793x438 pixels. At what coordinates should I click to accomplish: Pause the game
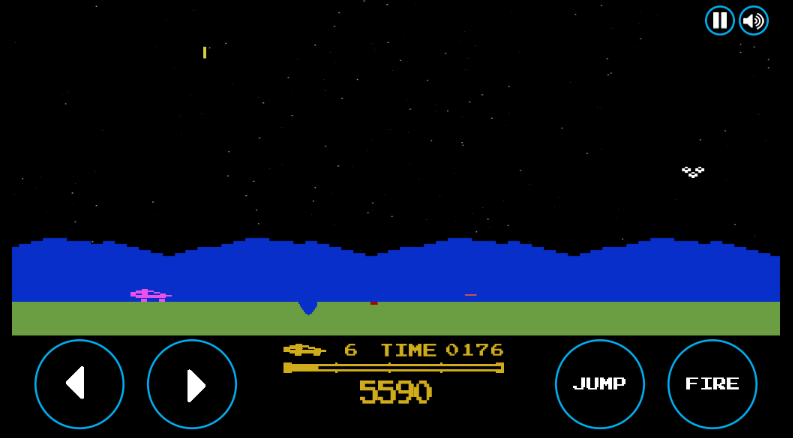[719, 20]
